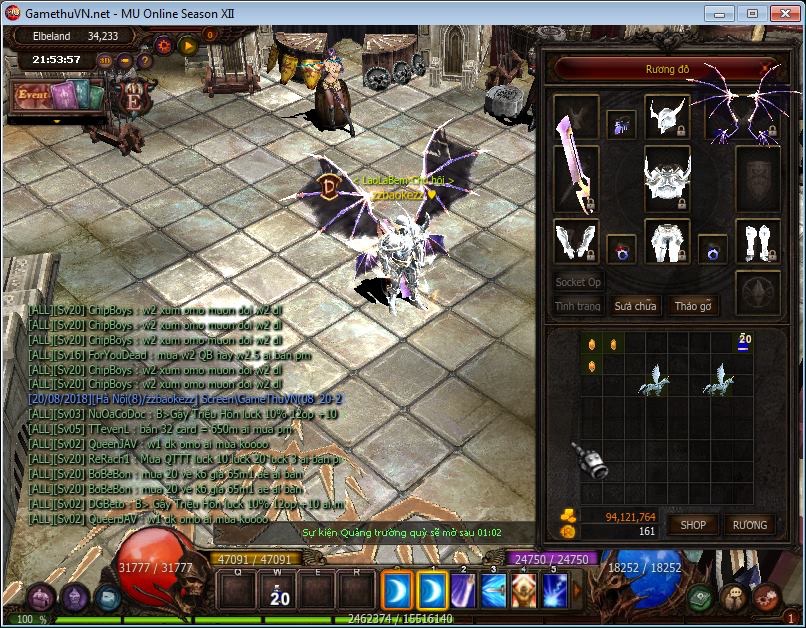Click the Tháo gỡ button
The height and width of the screenshot is (628, 806).
pos(692,306)
